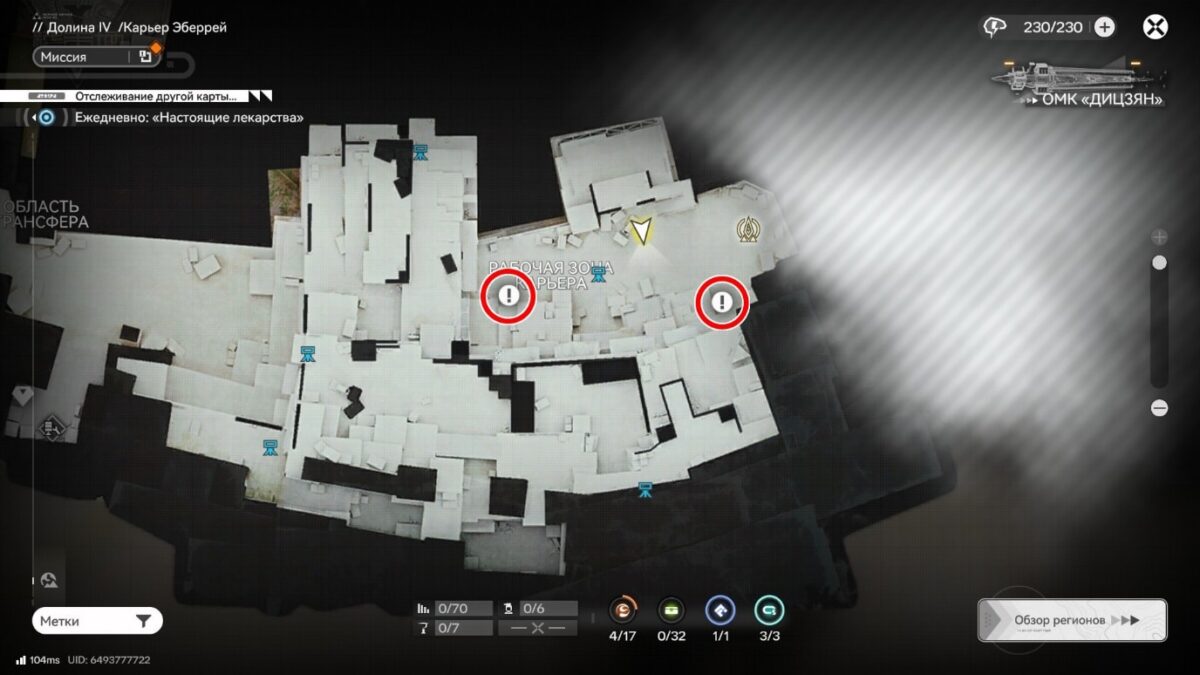Zoom out the map with the minus
The height and width of the screenshot is (675, 1200).
tap(1159, 408)
